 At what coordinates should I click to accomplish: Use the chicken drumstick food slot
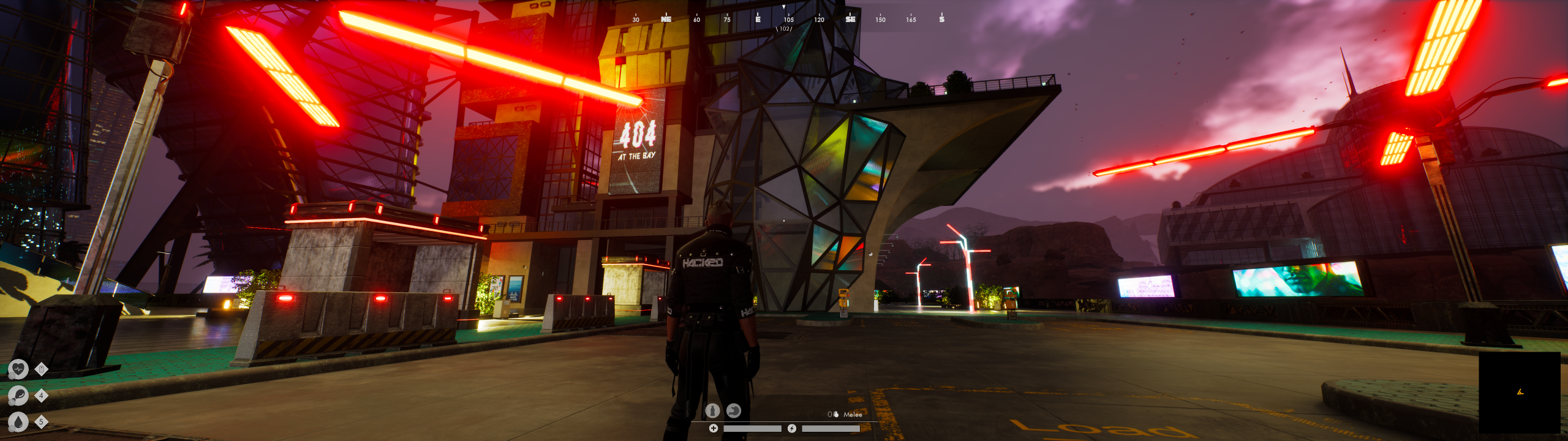coord(18,396)
